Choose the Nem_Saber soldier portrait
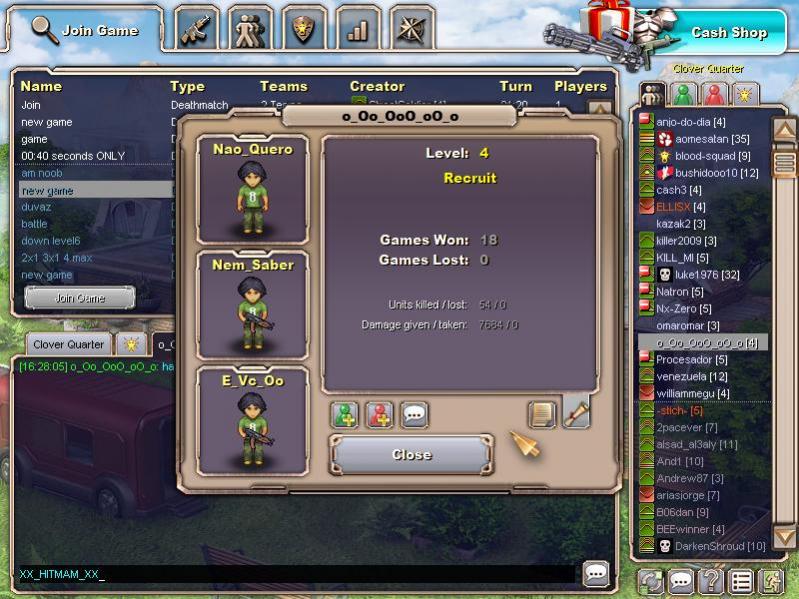 252,307
